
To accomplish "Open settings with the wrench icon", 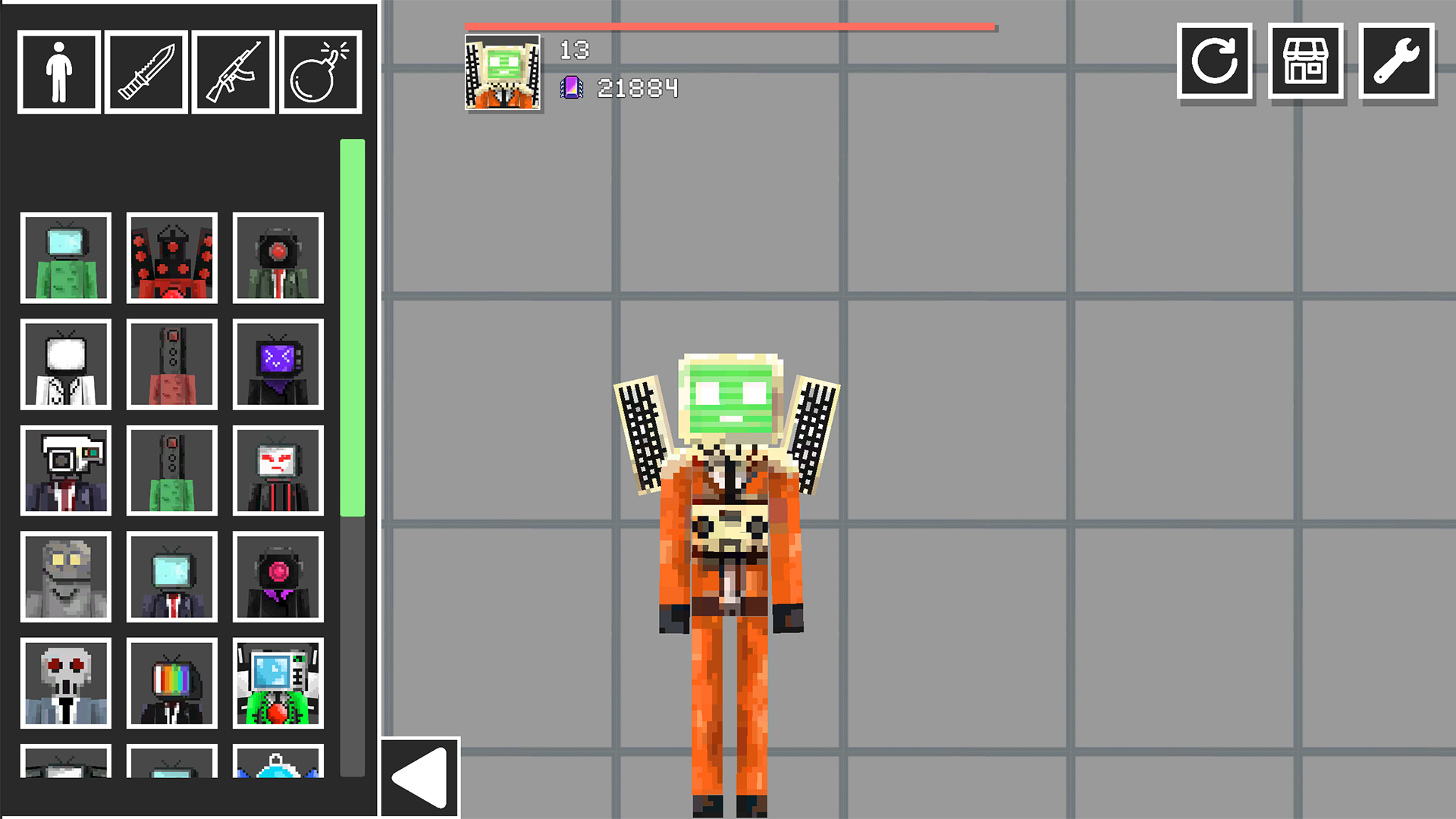I will [1396, 62].
